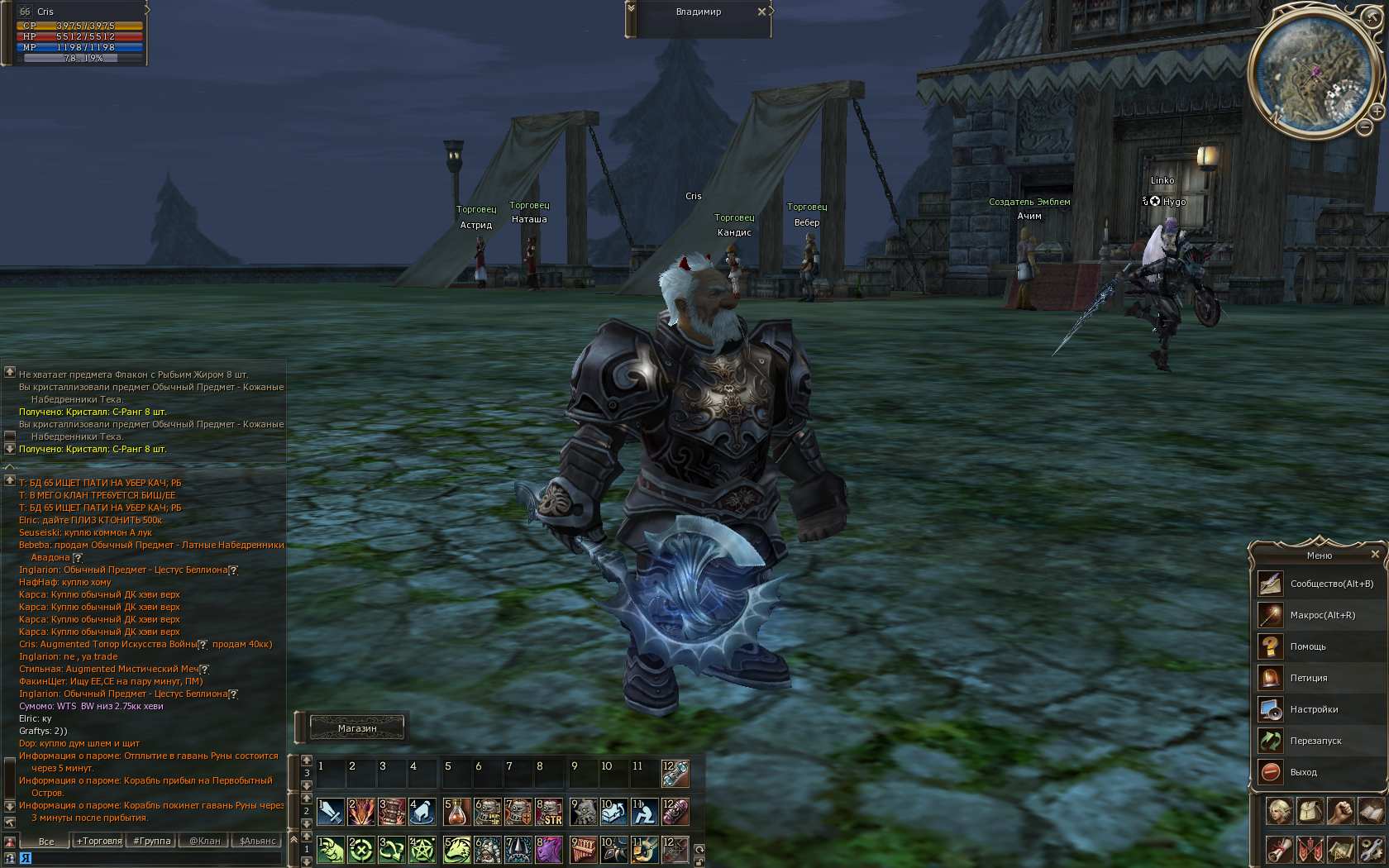Switch to the #Группа chat tab
Viewport: 1389px width, 868px height.
pos(152,841)
